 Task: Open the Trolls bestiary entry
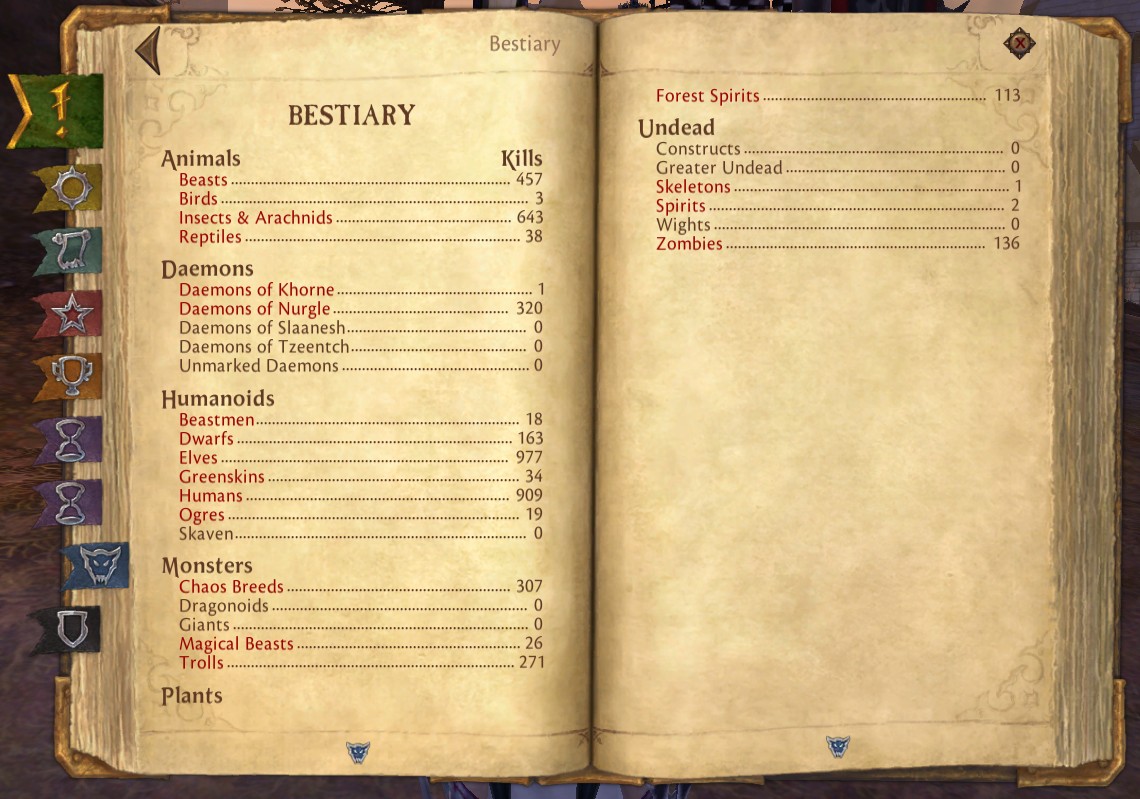coord(201,663)
